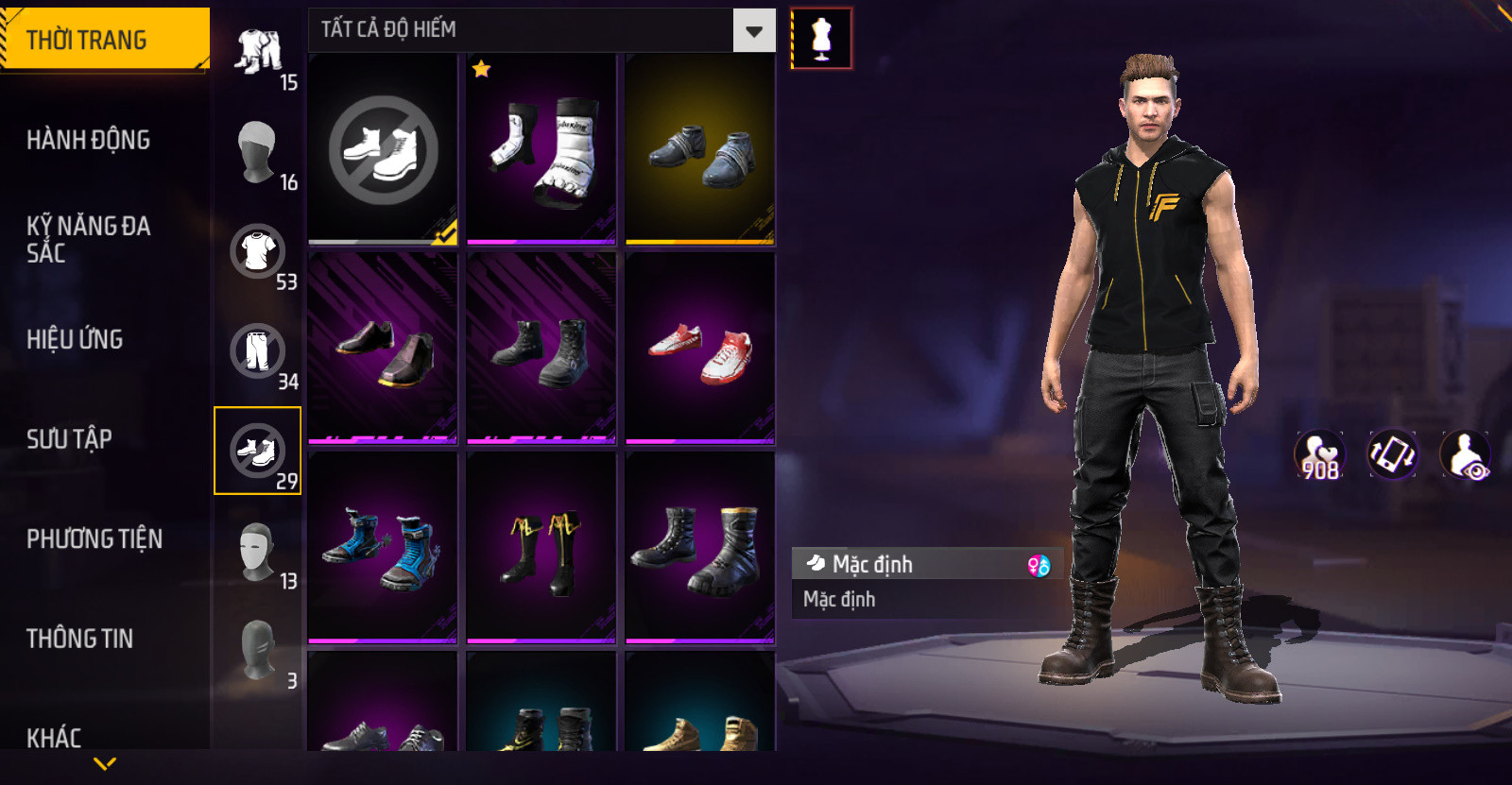Screen dimensions: 1512x785
Task: Expand the rarity filter dropdown
Action: (753, 31)
